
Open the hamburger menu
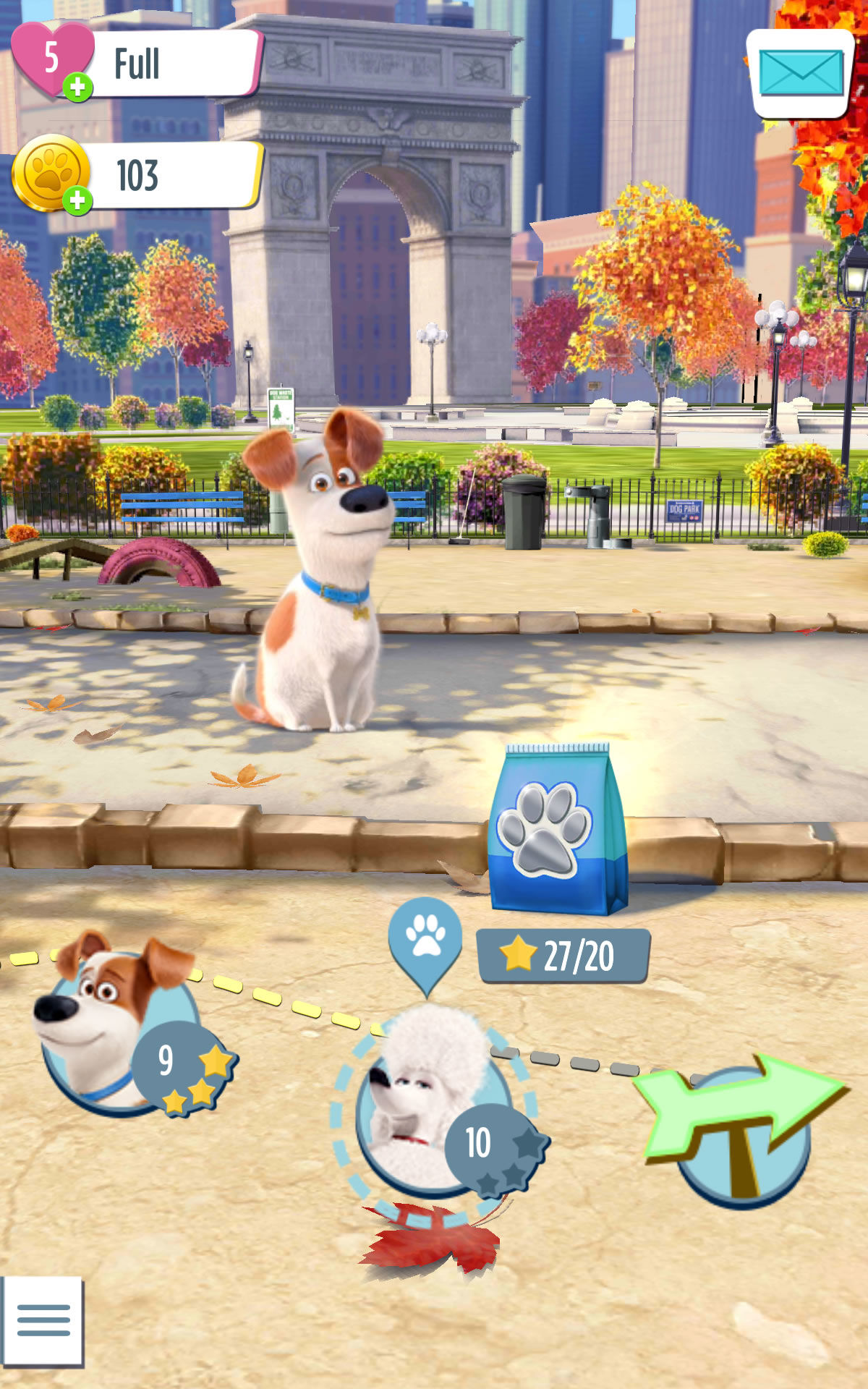pos(43,1321)
